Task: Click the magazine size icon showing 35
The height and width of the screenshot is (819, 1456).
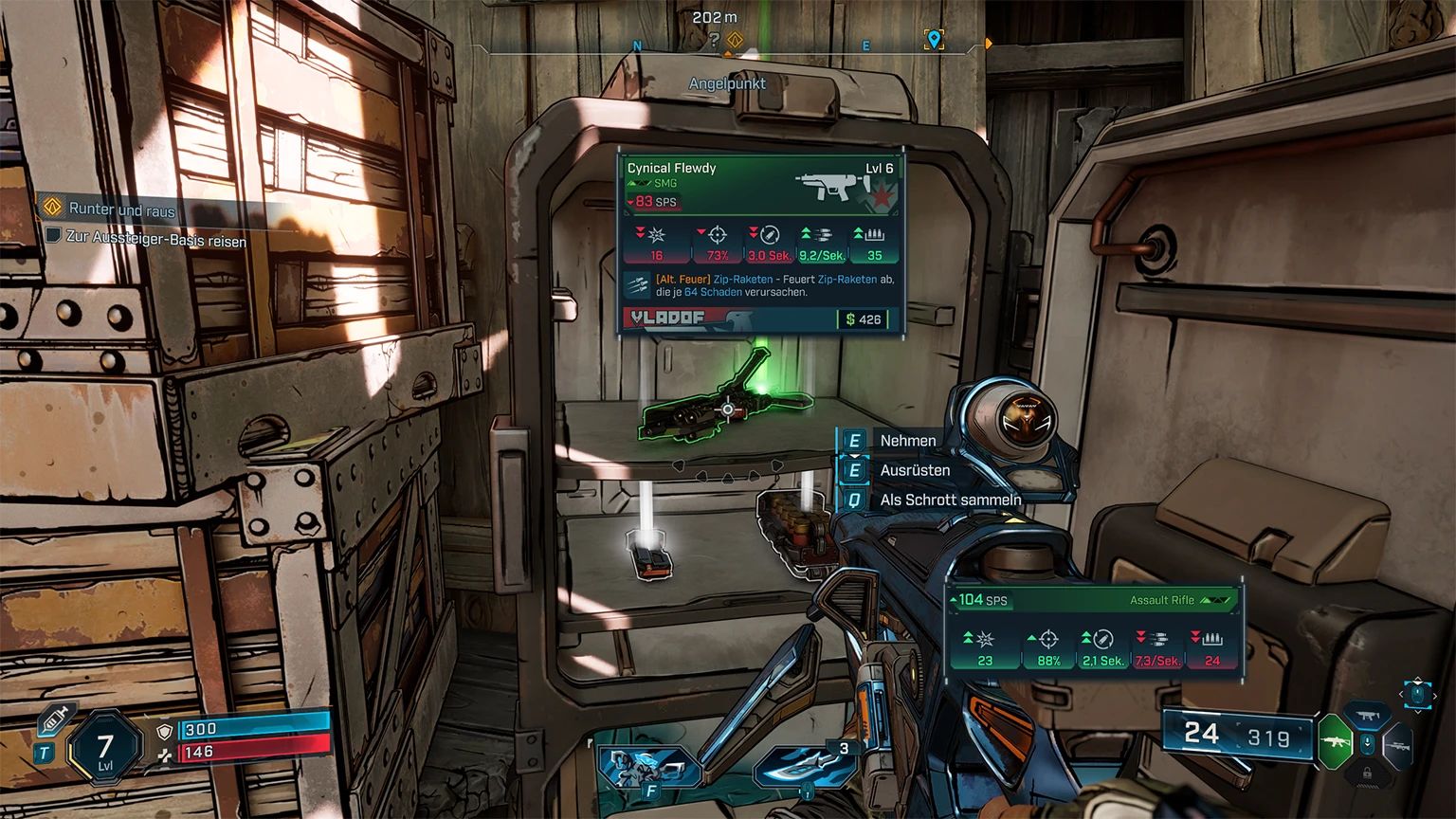Action: coord(874,235)
